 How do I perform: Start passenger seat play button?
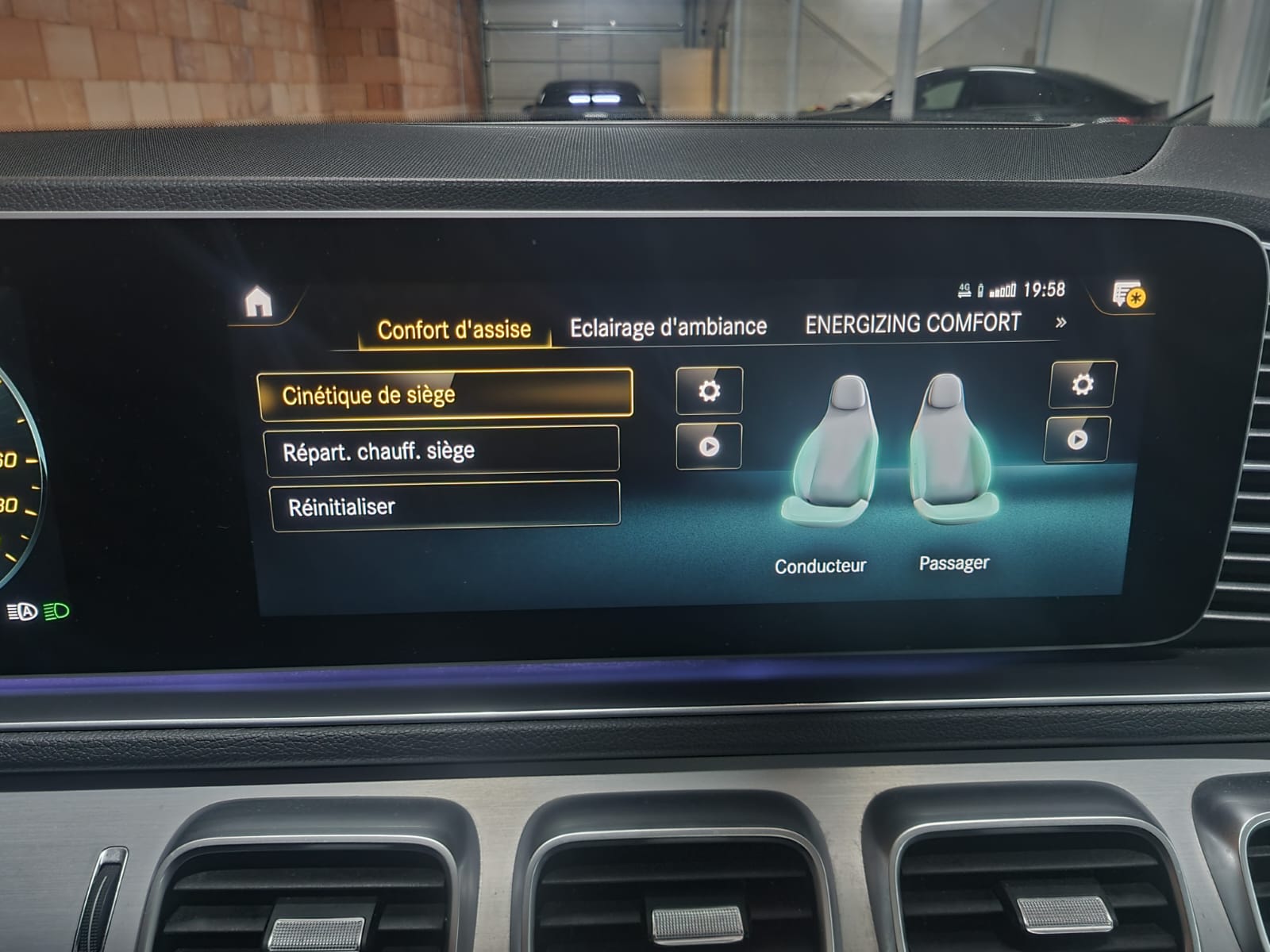[x=1077, y=440]
